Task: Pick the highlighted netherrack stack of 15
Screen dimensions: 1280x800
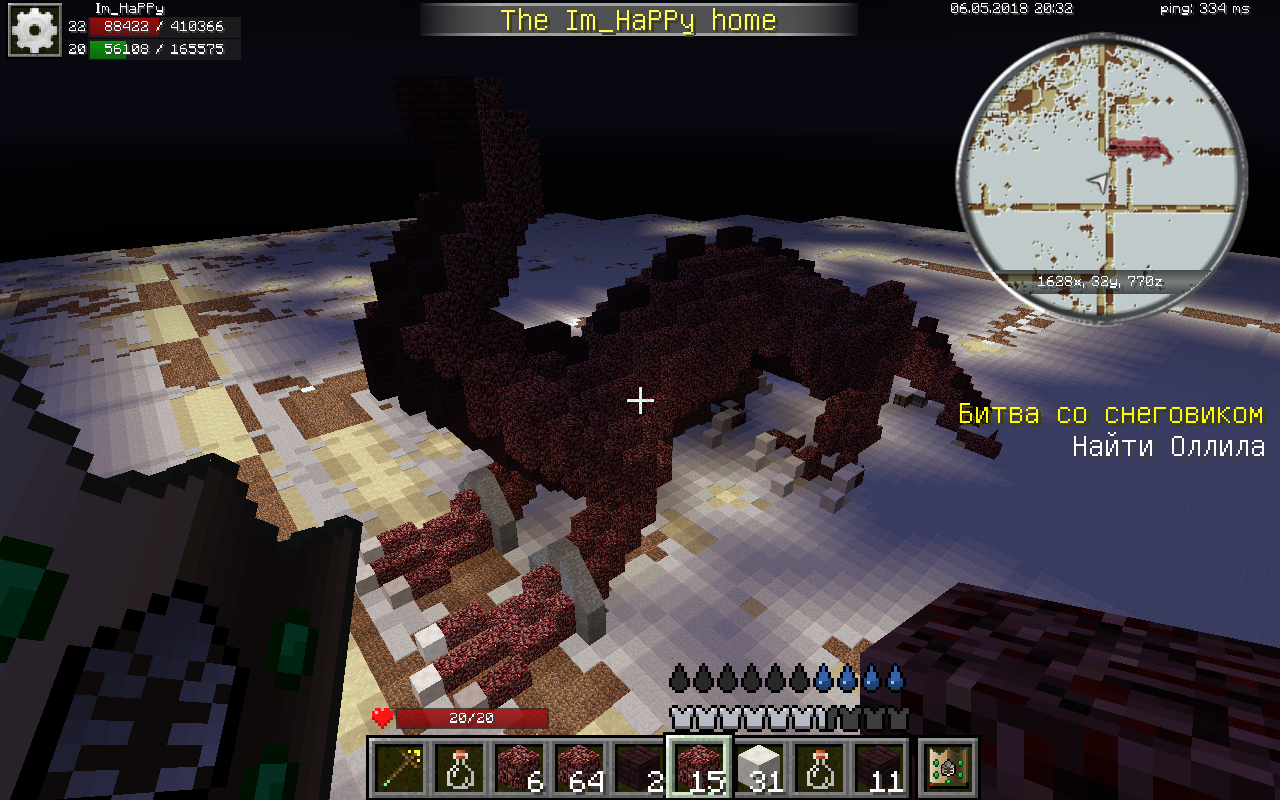Action: [699, 768]
